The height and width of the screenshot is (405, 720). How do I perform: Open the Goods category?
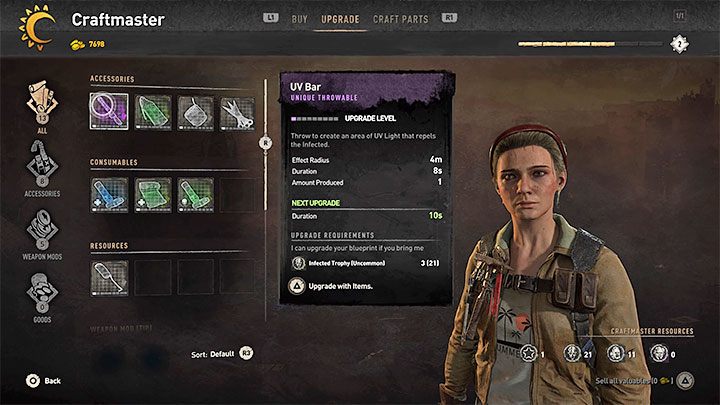[42, 297]
